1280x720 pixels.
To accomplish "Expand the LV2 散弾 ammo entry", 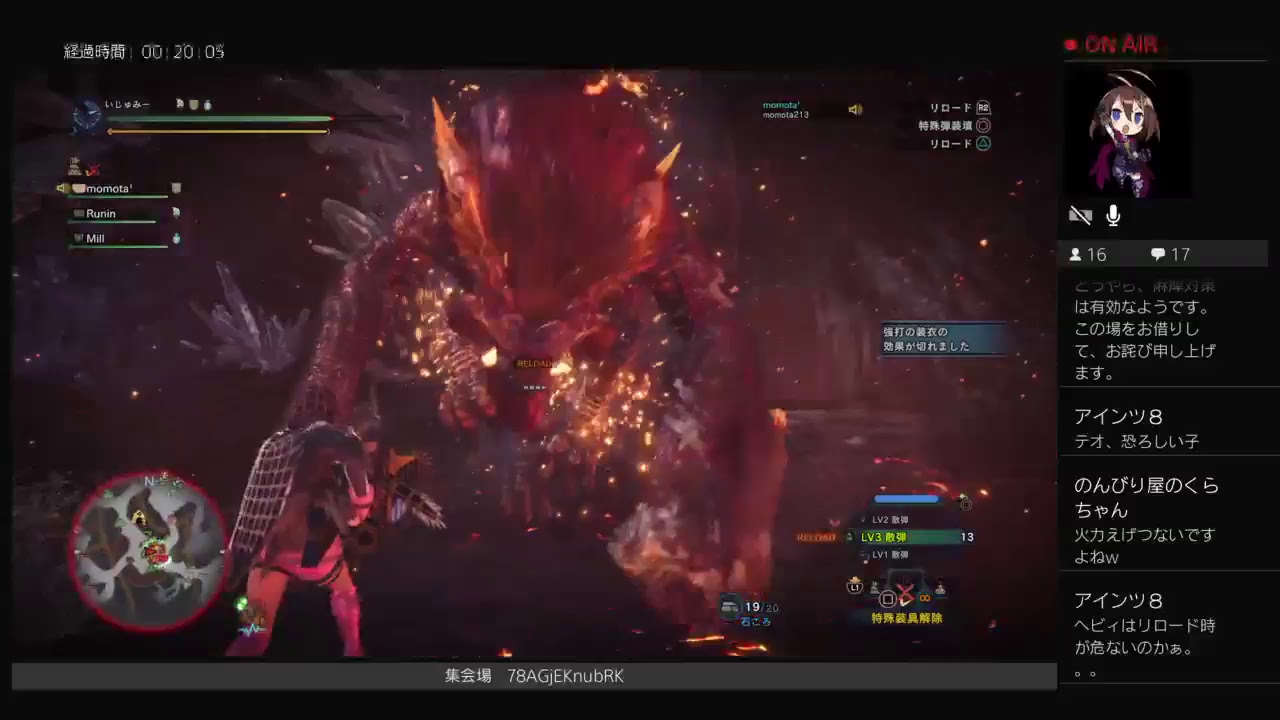I will tap(890, 519).
